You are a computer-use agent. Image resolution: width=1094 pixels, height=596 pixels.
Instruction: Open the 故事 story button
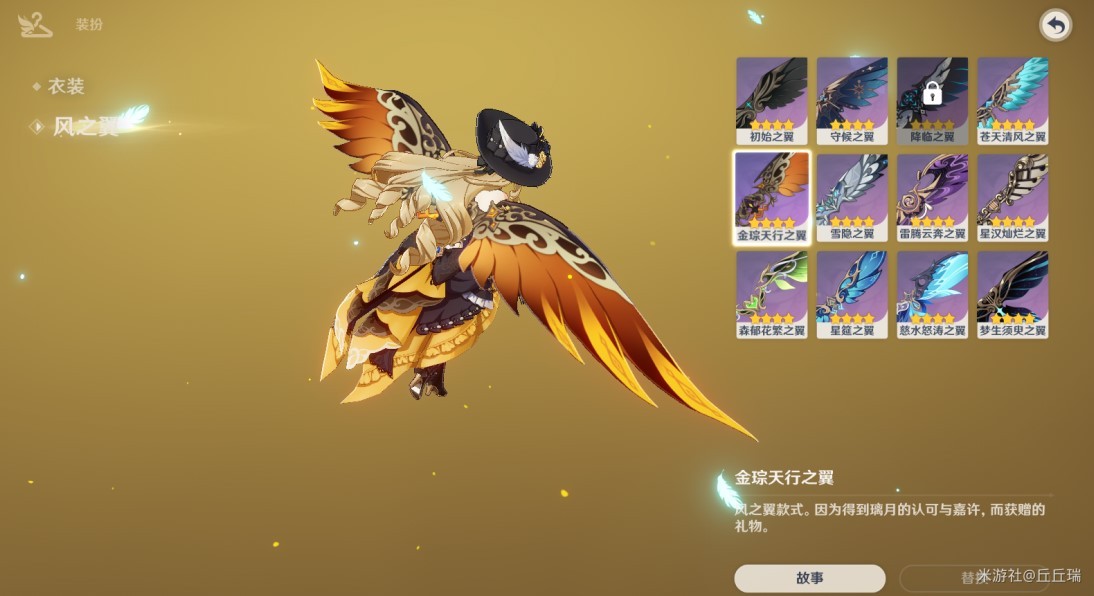point(809,578)
